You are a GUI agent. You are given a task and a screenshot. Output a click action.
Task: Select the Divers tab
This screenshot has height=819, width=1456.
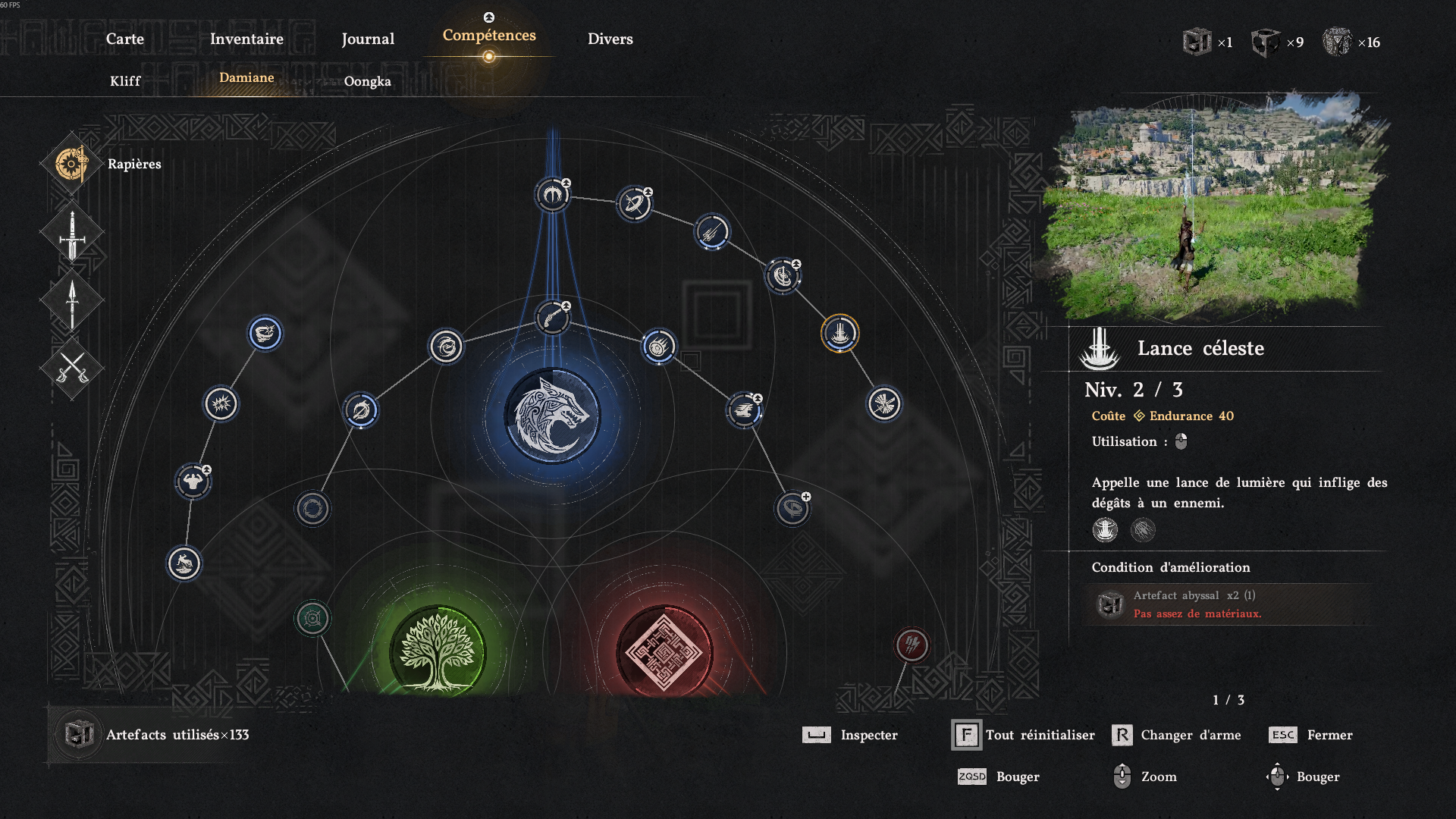(610, 39)
